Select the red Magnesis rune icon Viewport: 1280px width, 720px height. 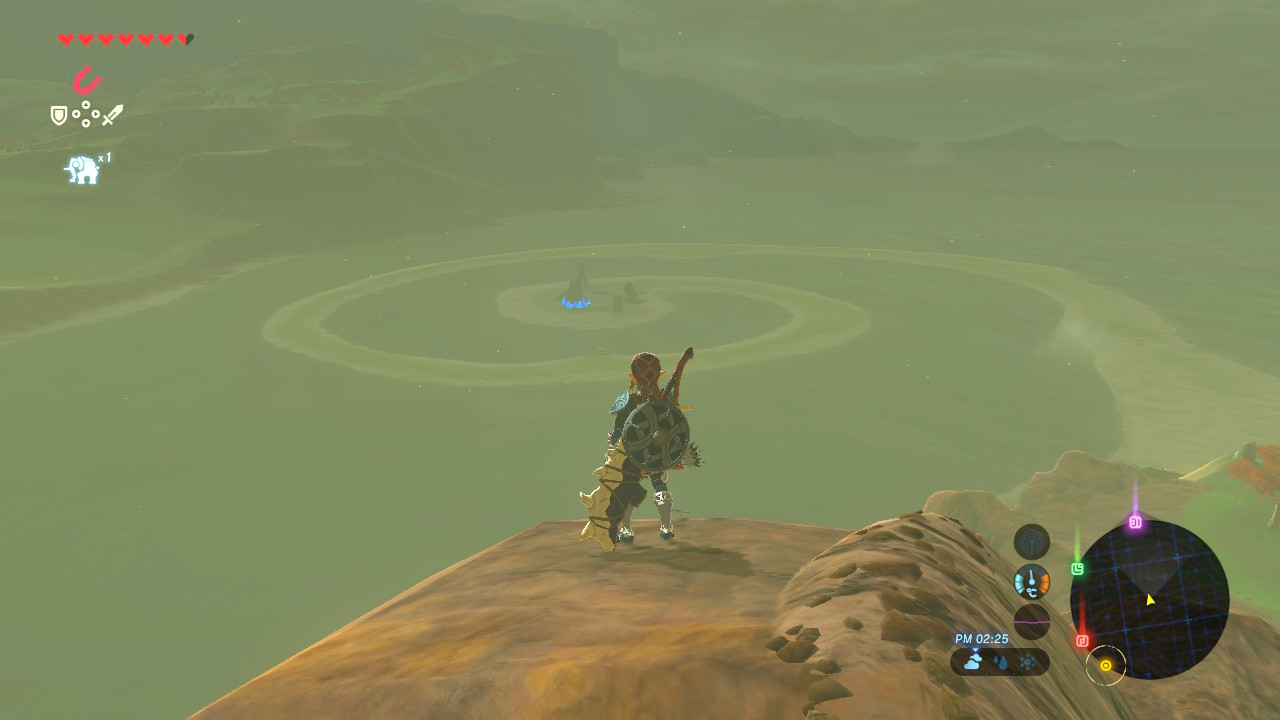click(87, 80)
